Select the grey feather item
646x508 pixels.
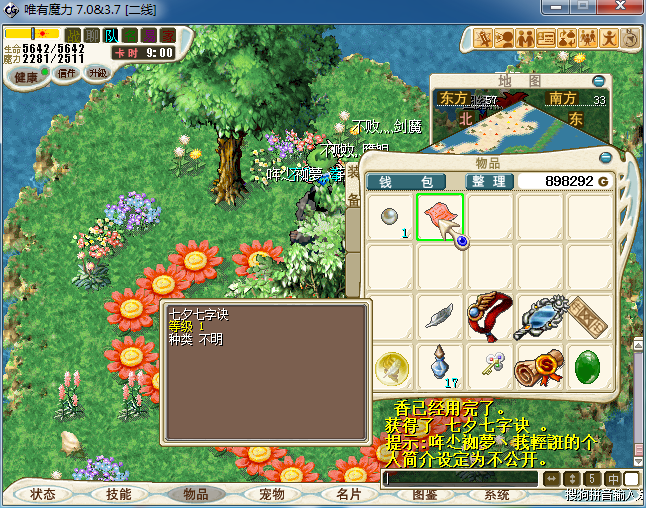click(439, 316)
